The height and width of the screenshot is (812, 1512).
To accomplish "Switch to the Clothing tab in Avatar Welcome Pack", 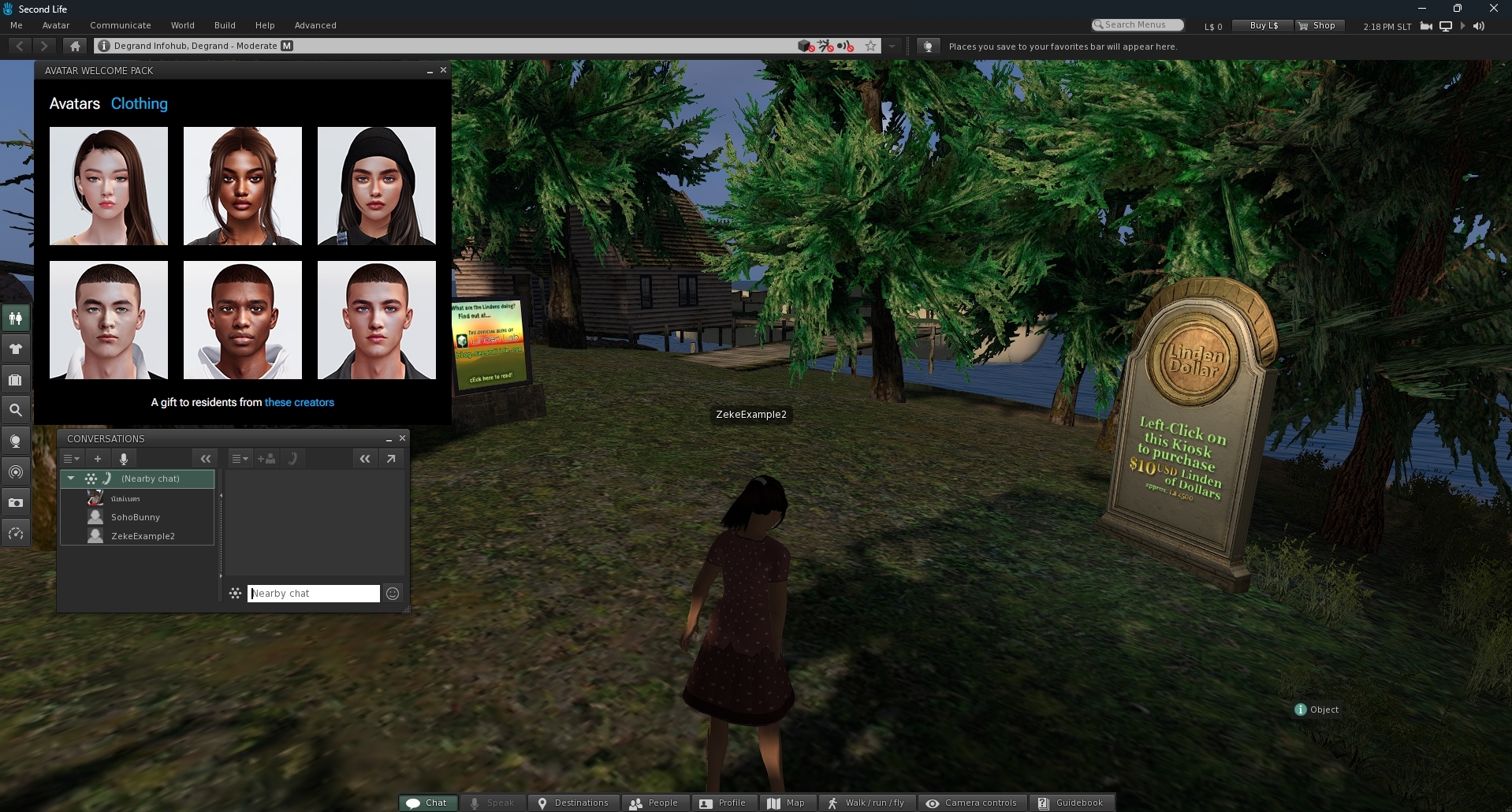I will point(139,103).
